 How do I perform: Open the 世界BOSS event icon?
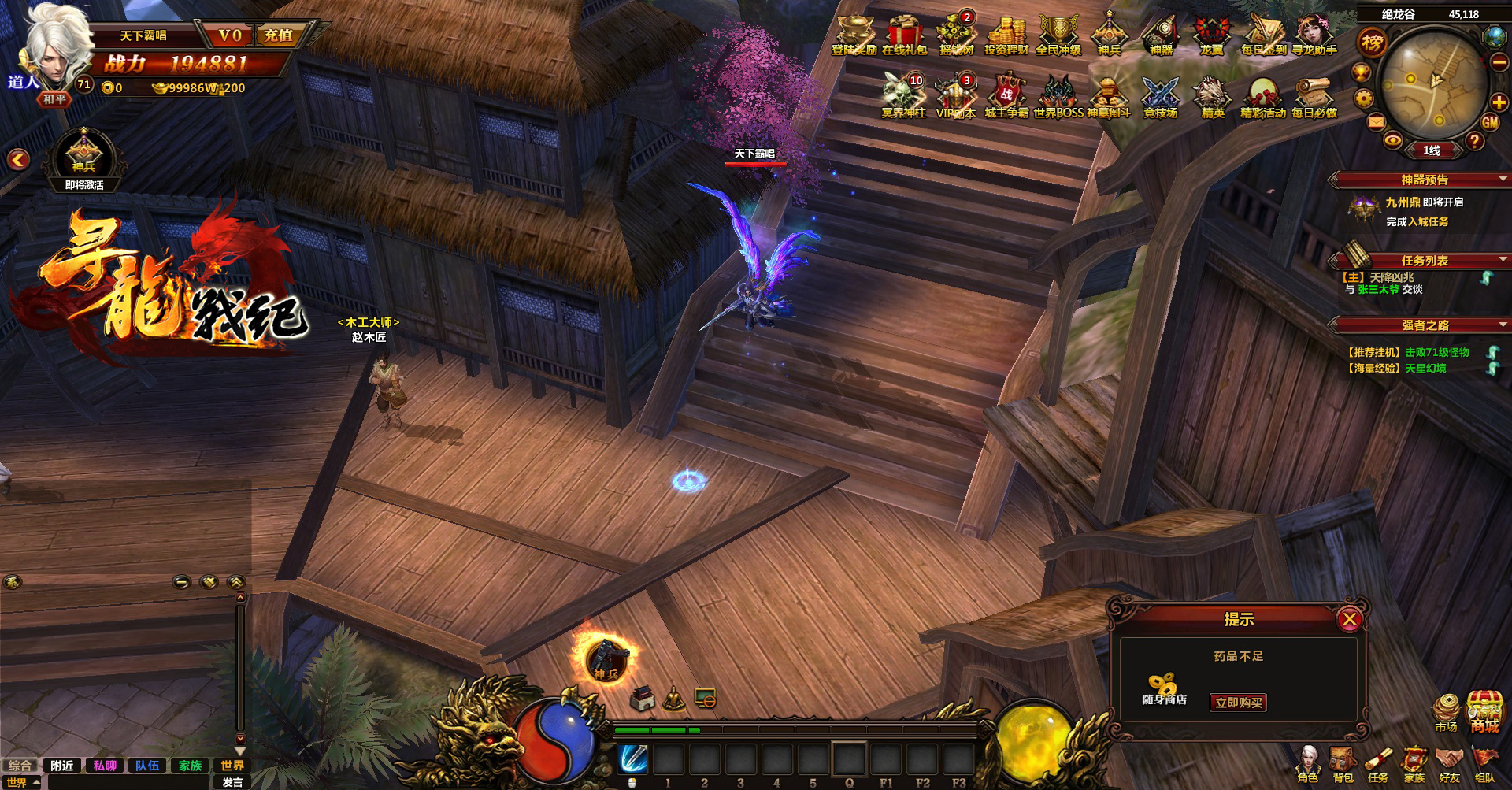[1058, 98]
